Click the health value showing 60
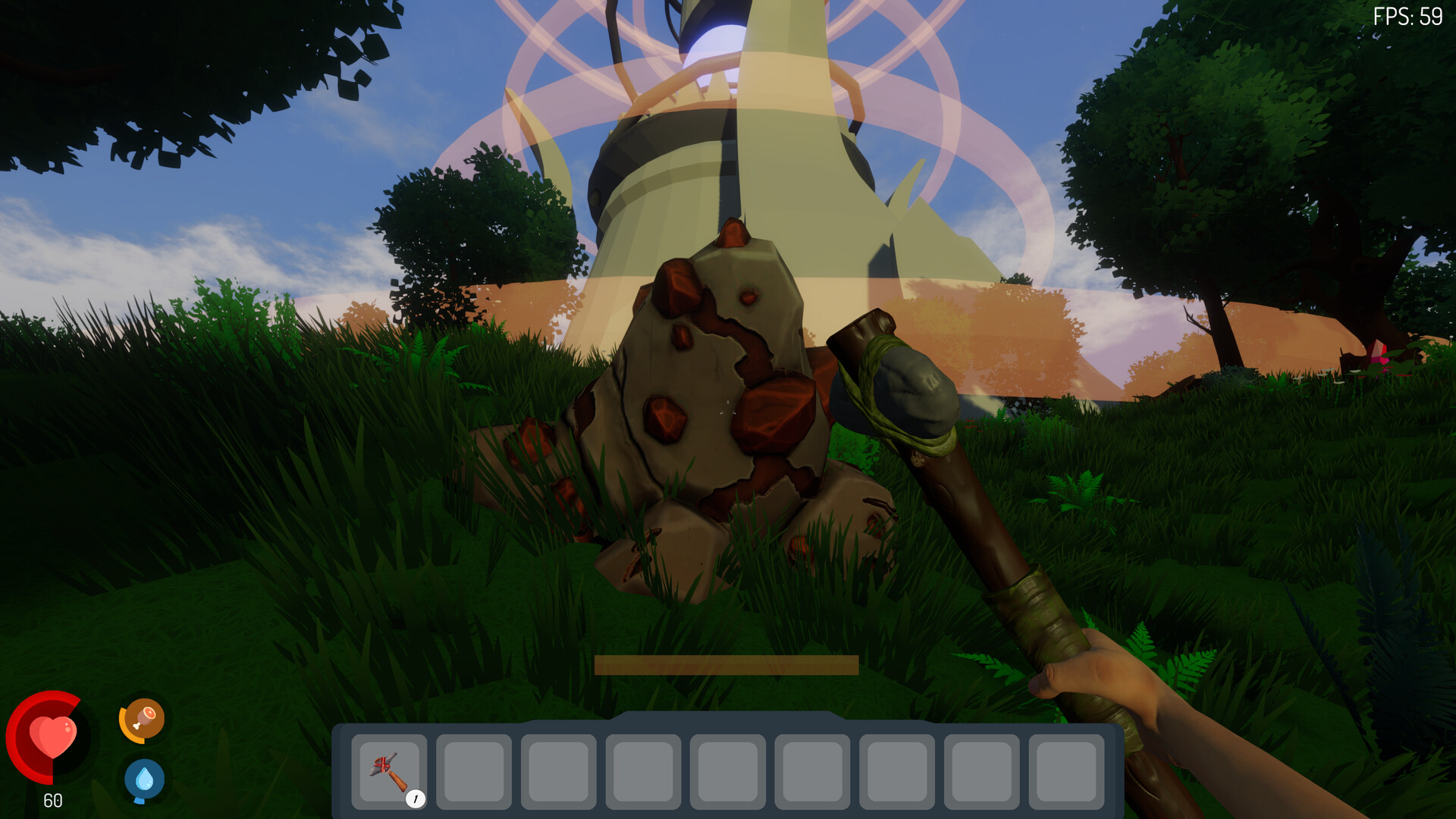 [x=52, y=800]
